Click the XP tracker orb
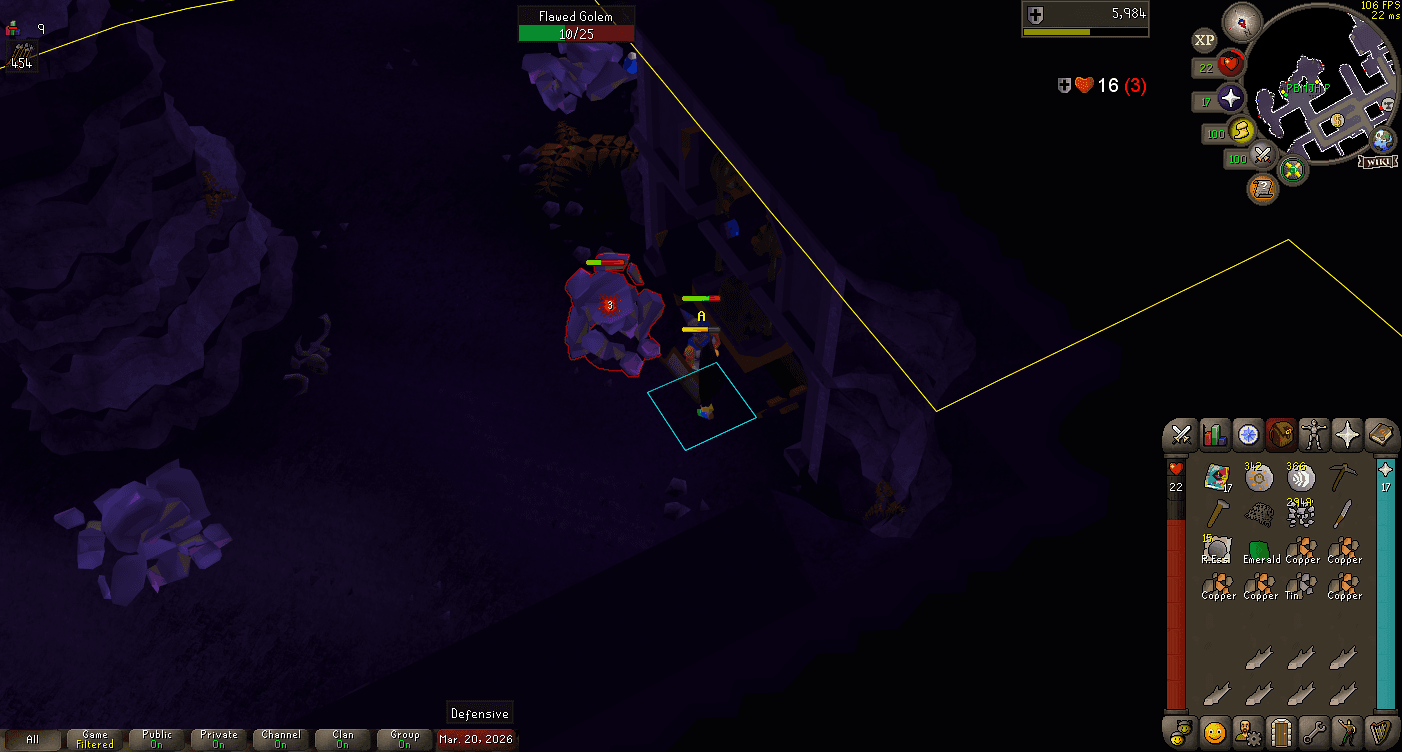Screen dimensions: 1402x752 coord(1204,40)
